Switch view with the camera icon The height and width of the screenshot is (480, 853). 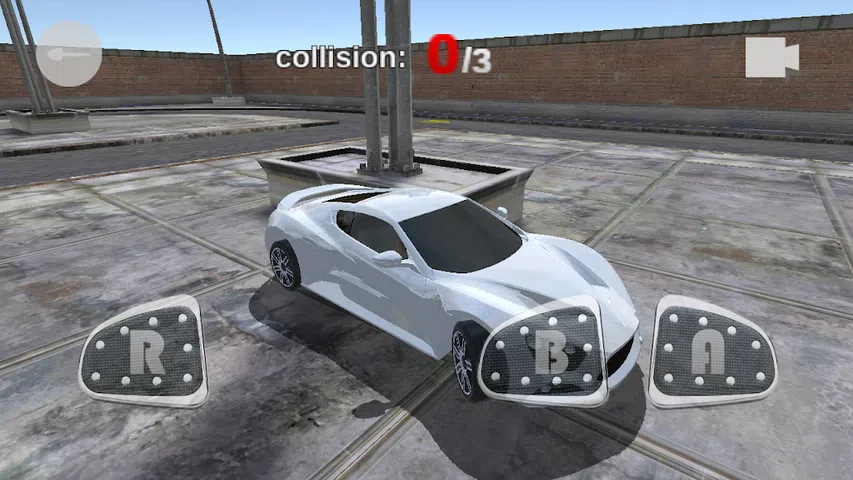pyautogui.click(x=771, y=57)
